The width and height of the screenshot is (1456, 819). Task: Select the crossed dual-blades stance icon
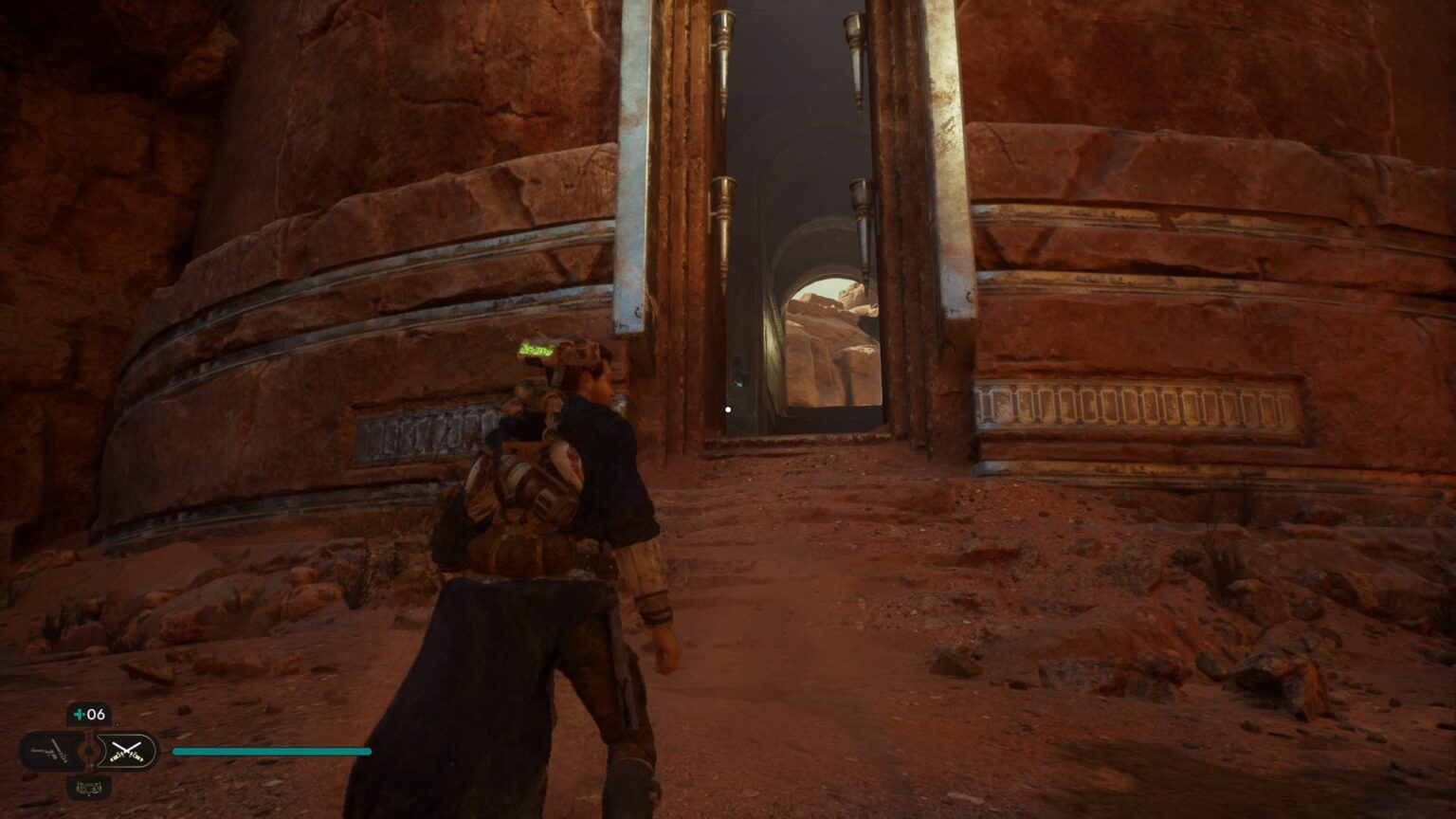tap(127, 751)
